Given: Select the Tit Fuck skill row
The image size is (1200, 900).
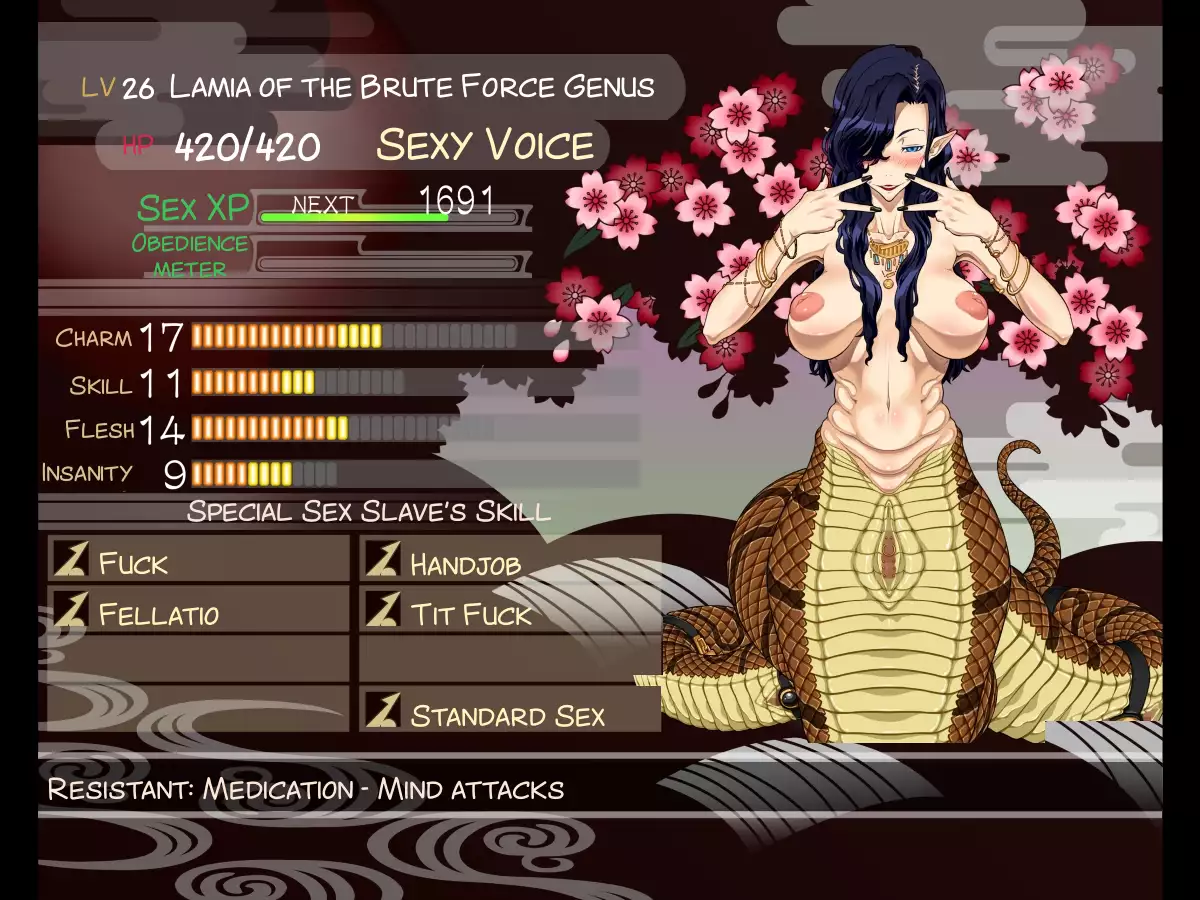Looking at the screenshot, I should (510, 612).
